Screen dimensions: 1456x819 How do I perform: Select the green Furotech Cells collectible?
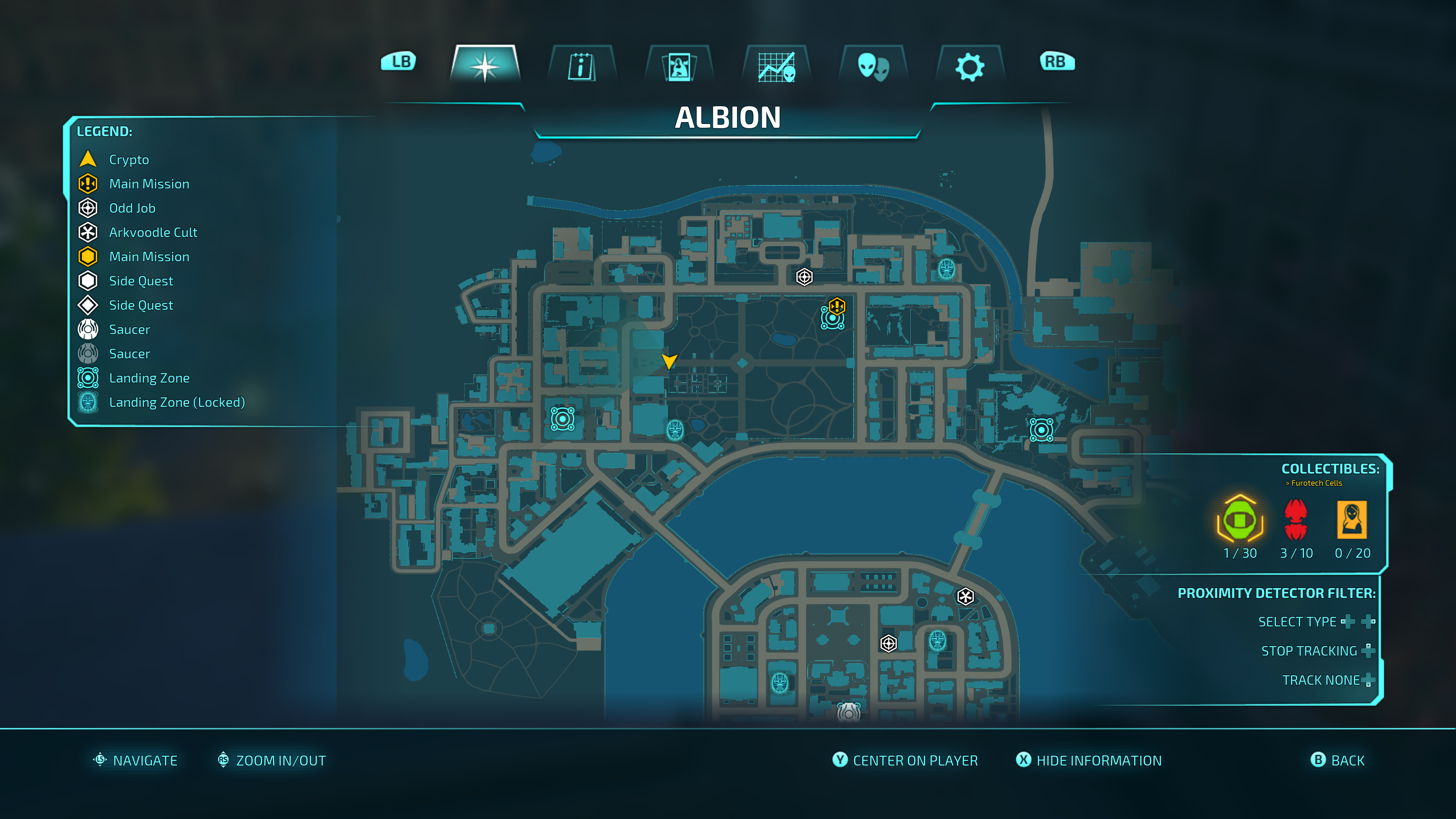tap(1239, 519)
